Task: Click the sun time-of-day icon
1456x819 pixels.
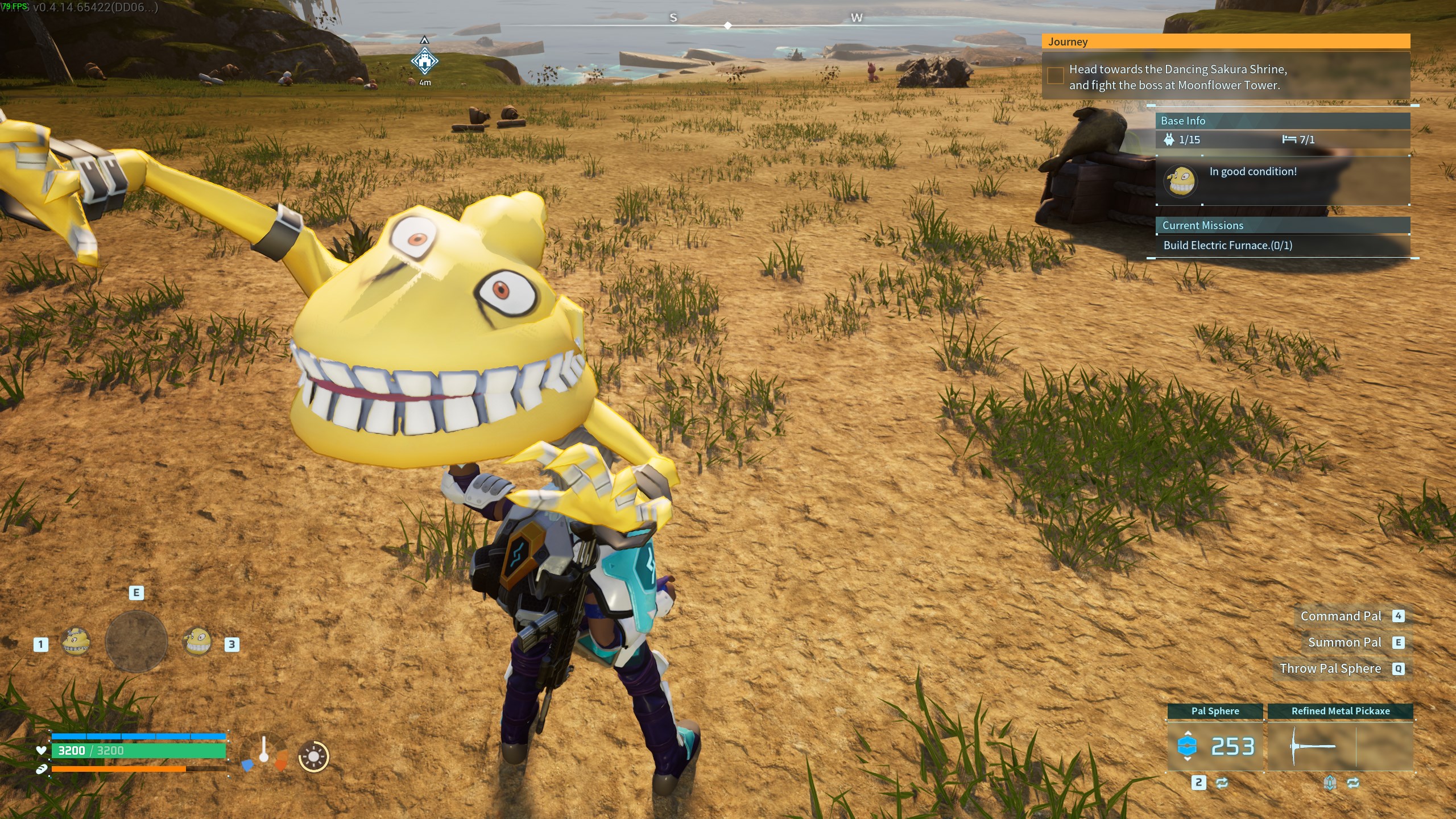Action: 313,756
